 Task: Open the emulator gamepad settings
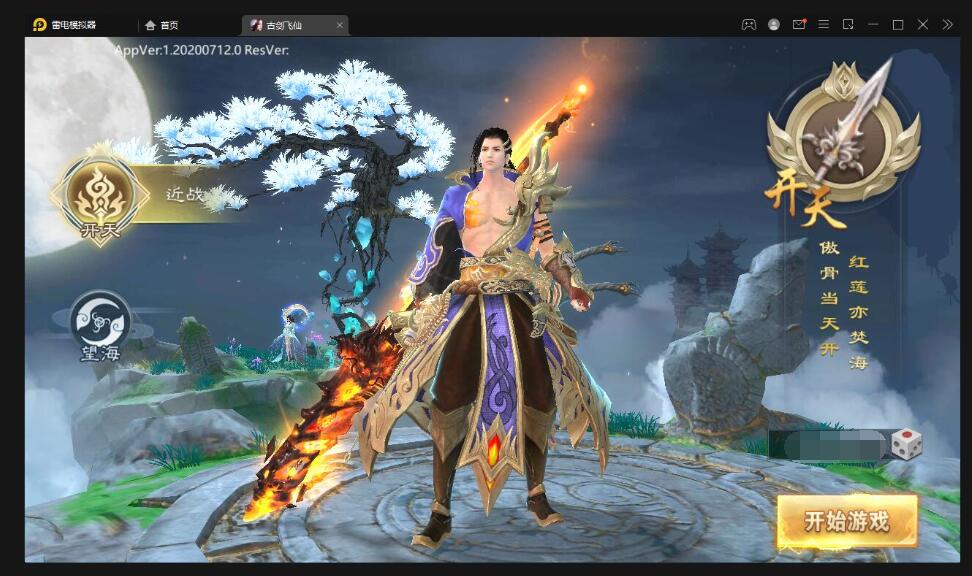[x=748, y=24]
